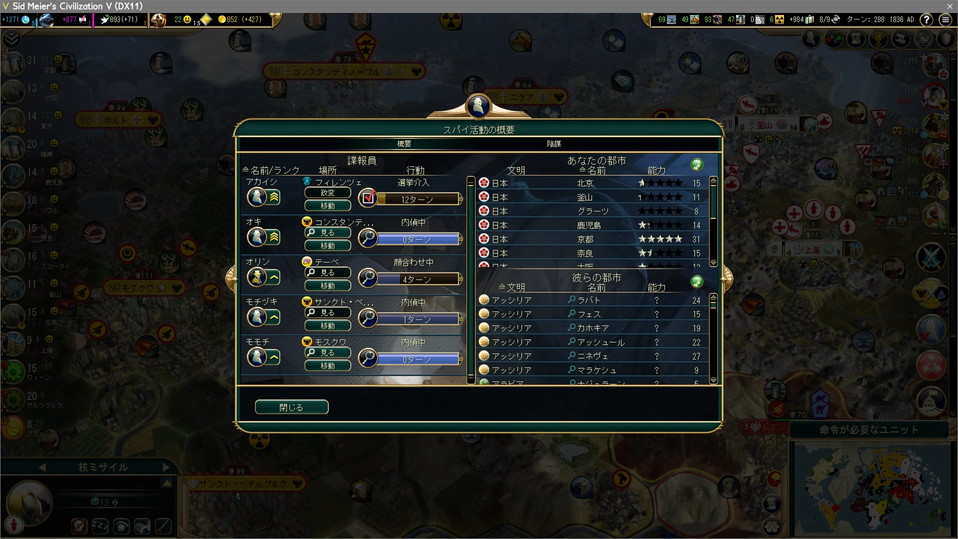Open the help question mark button

(x=926, y=20)
